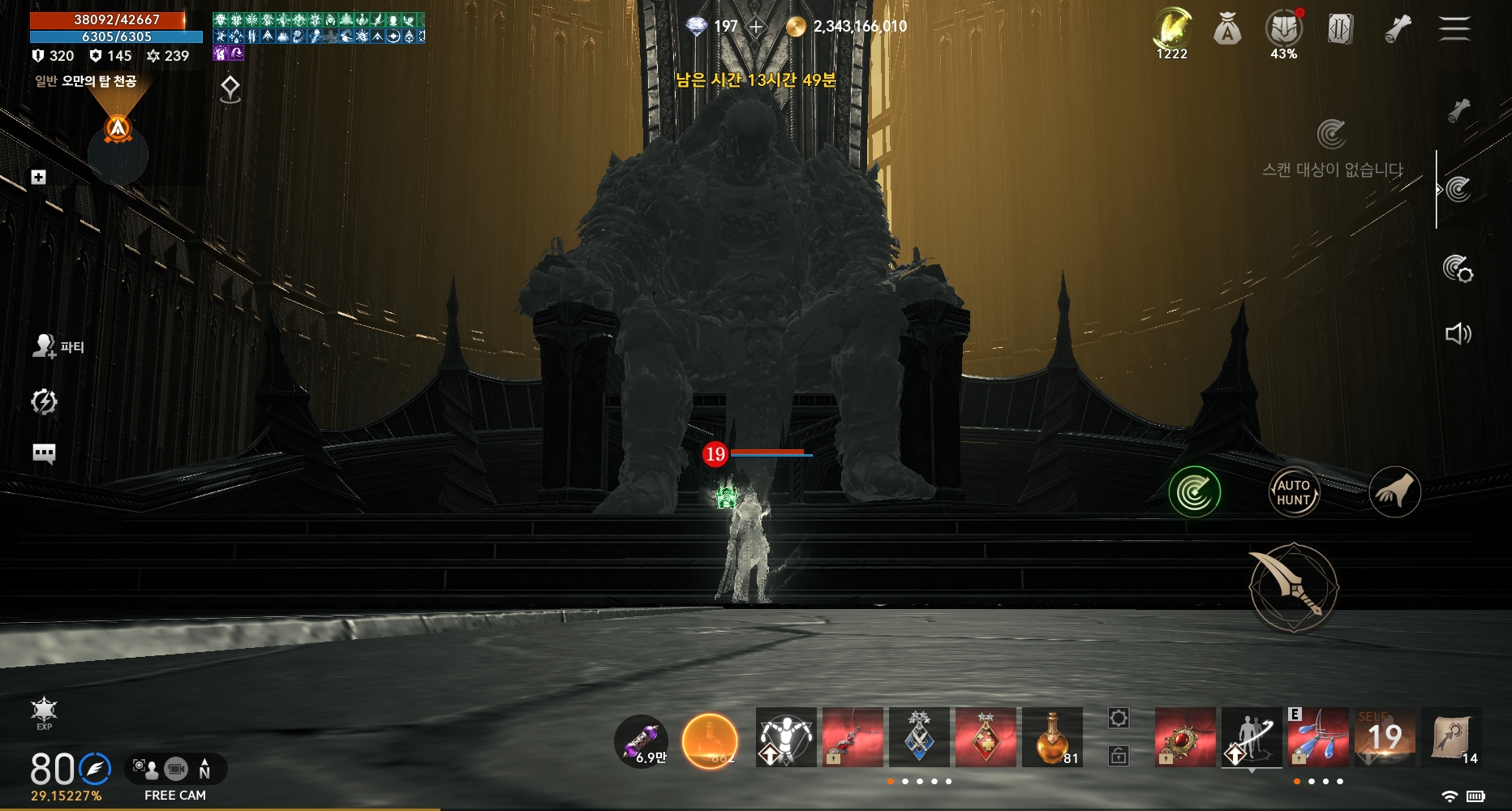Open the chat speech bubble
1512x811 pixels.
click(x=44, y=453)
